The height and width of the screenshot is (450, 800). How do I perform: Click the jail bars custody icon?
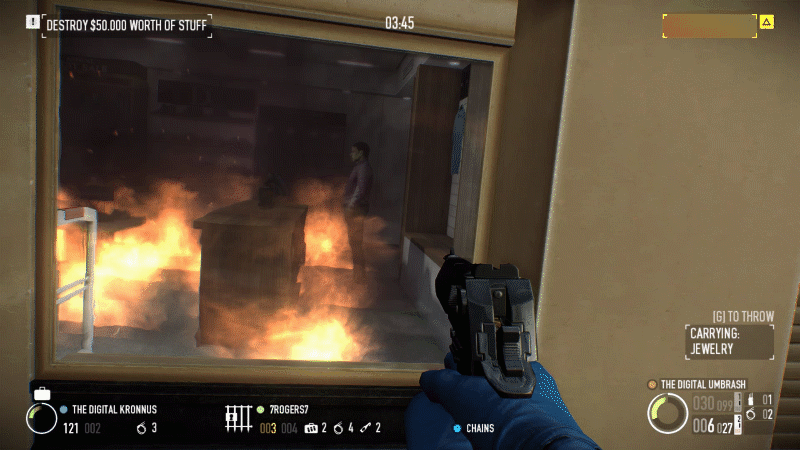[237, 417]
